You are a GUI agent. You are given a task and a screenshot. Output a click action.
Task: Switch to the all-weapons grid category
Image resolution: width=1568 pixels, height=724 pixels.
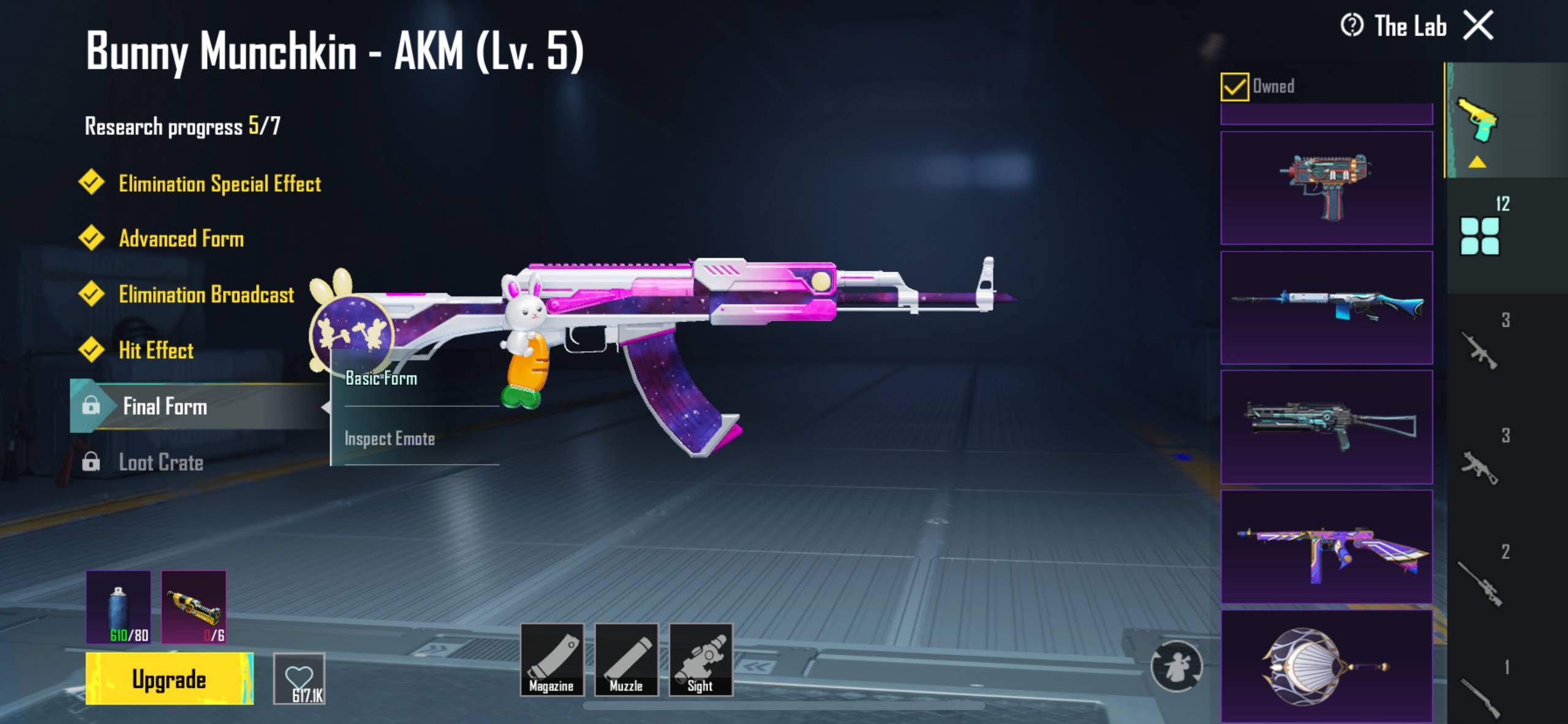tap(1480, 236)
